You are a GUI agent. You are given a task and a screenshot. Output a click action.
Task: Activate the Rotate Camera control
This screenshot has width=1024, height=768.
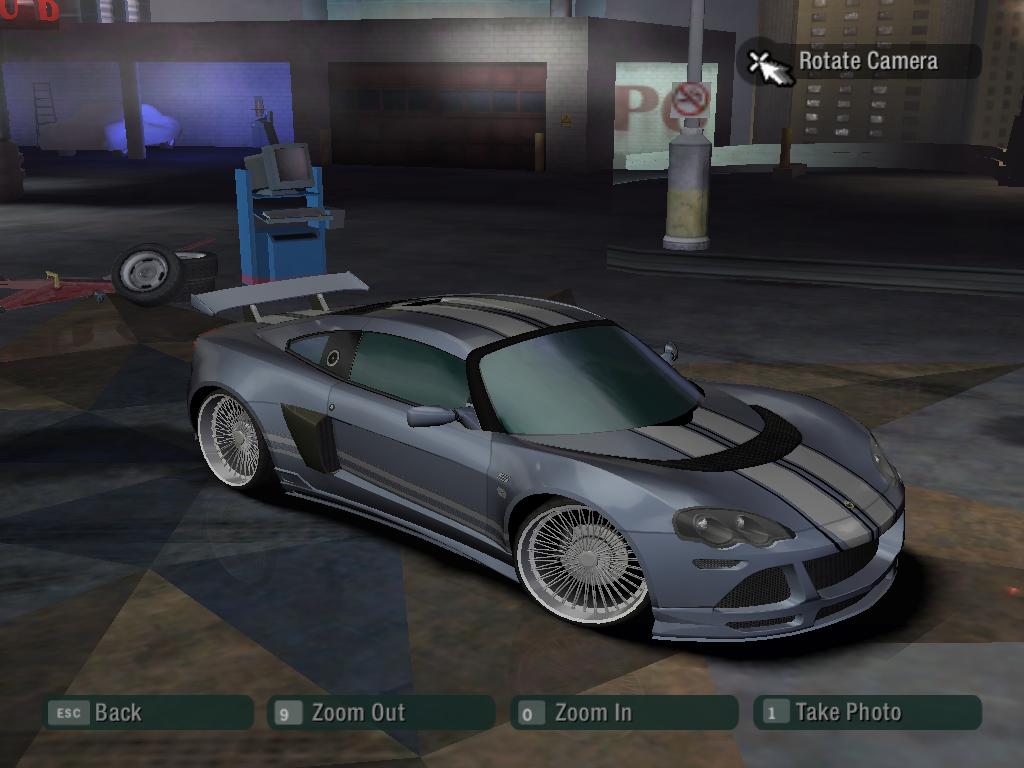[x=860, y=61]
